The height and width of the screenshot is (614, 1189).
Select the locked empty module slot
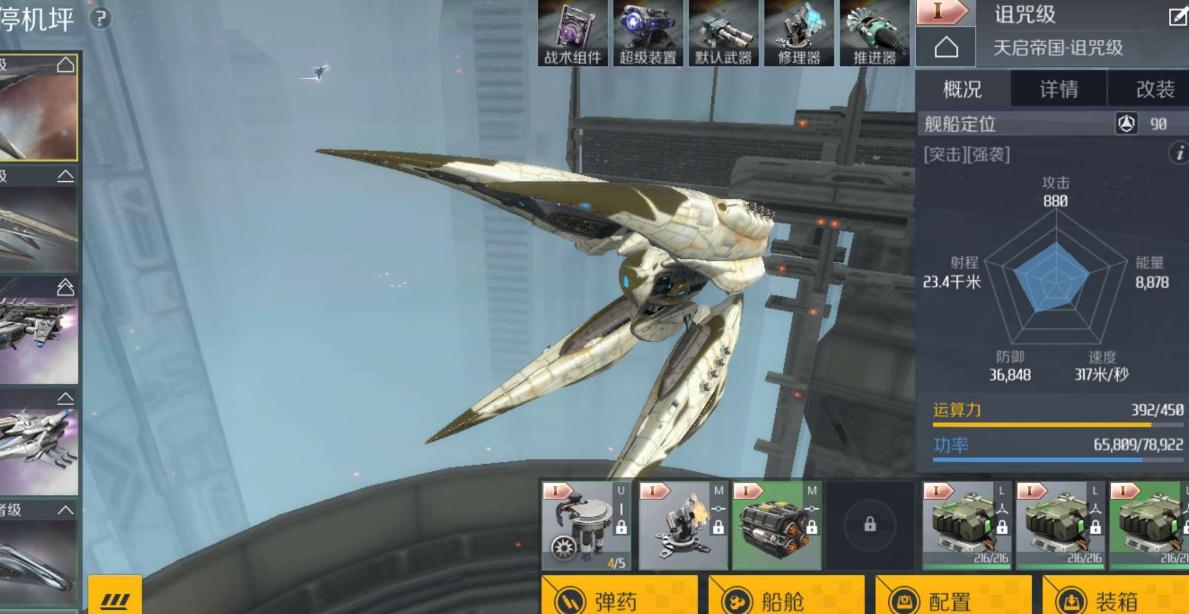869,525
